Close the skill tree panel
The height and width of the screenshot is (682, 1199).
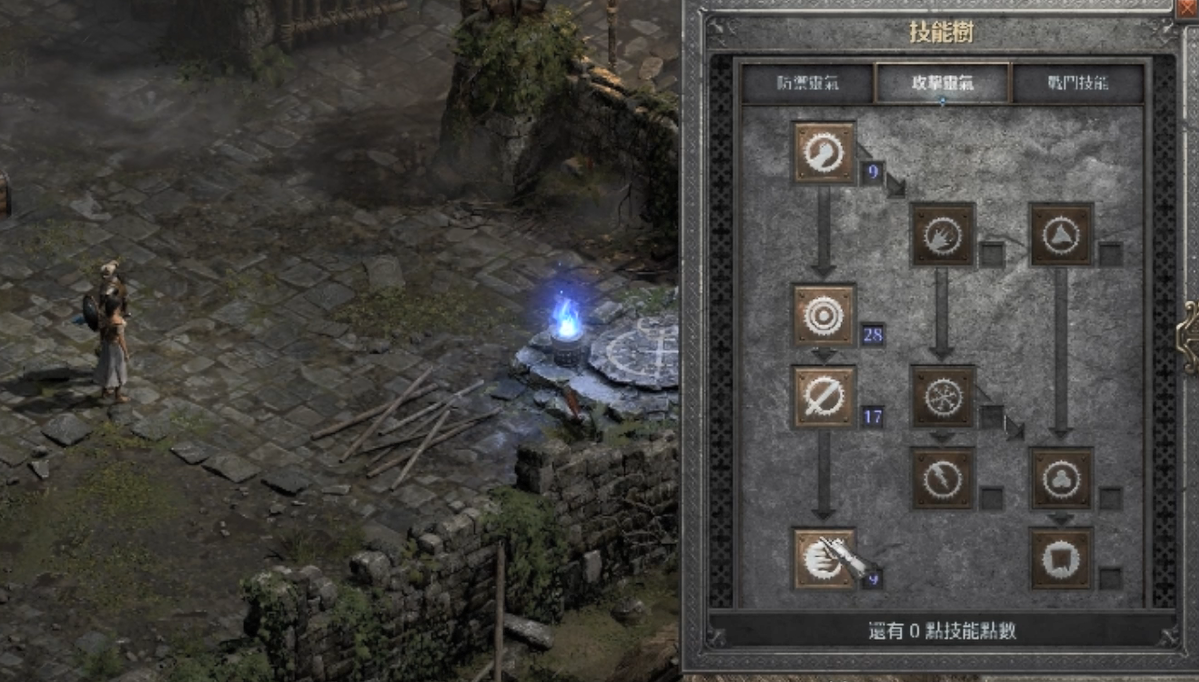coord(1187,6)
